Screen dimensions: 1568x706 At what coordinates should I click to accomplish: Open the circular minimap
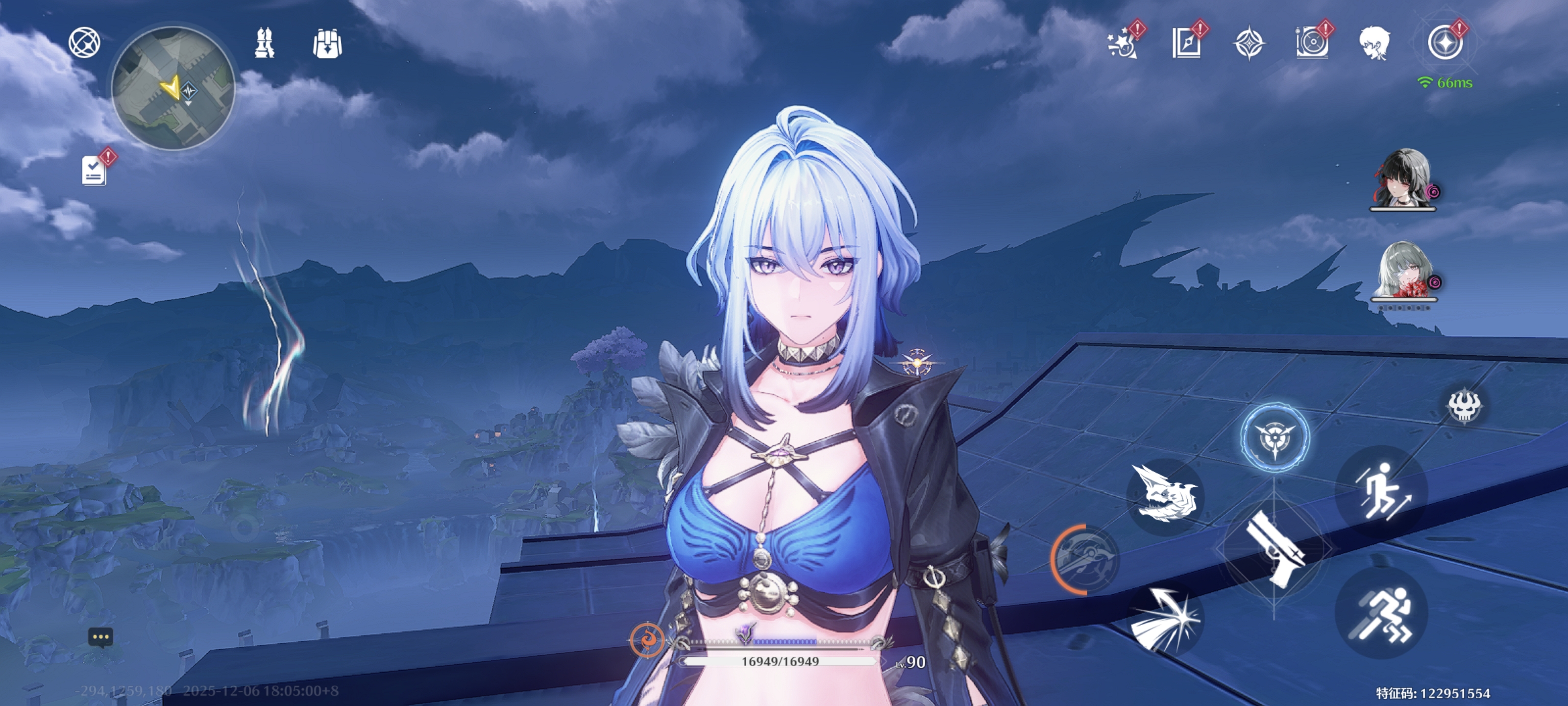[x=173, y=88]
